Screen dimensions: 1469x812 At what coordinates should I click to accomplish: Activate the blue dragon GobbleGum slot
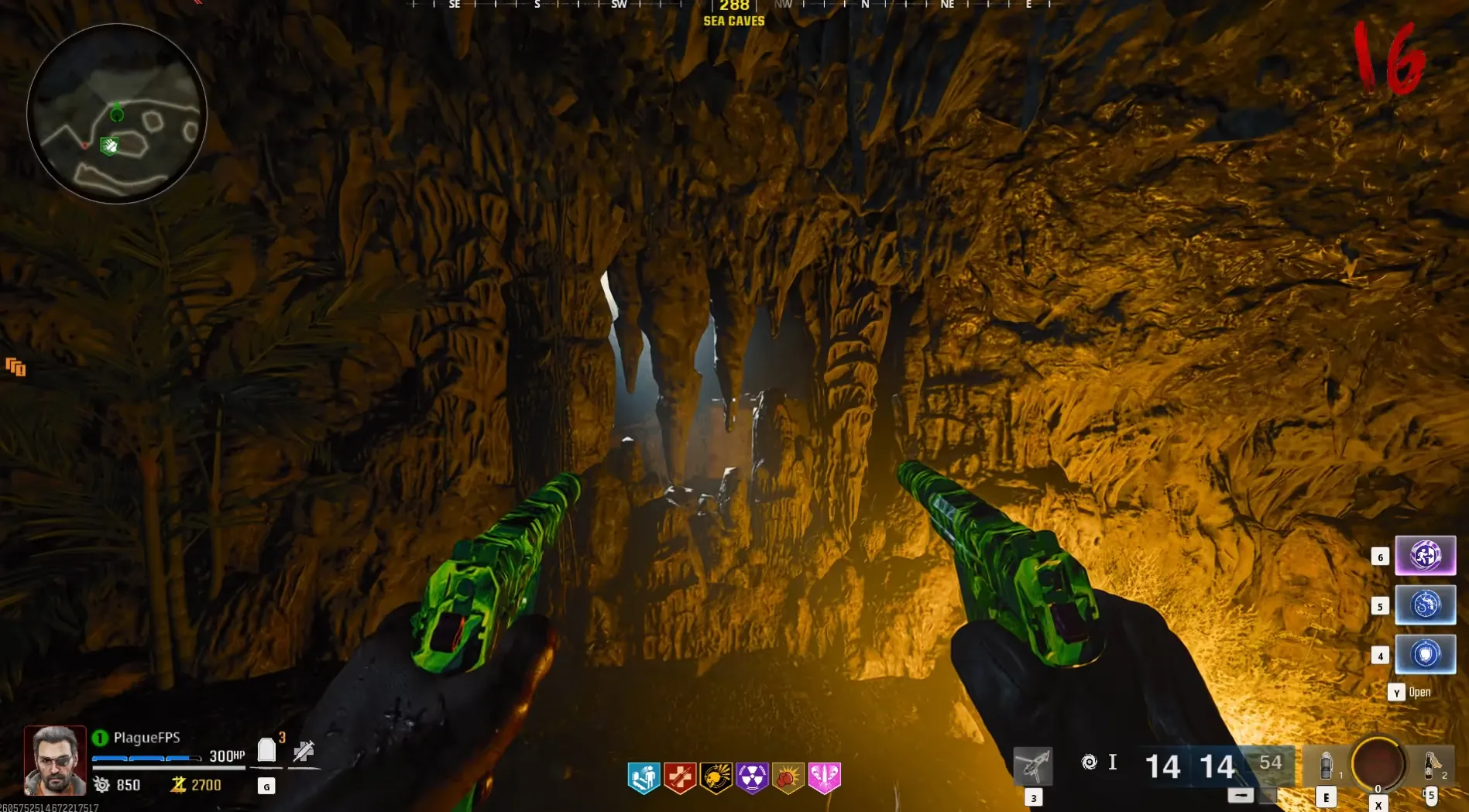coord(1425,605)
